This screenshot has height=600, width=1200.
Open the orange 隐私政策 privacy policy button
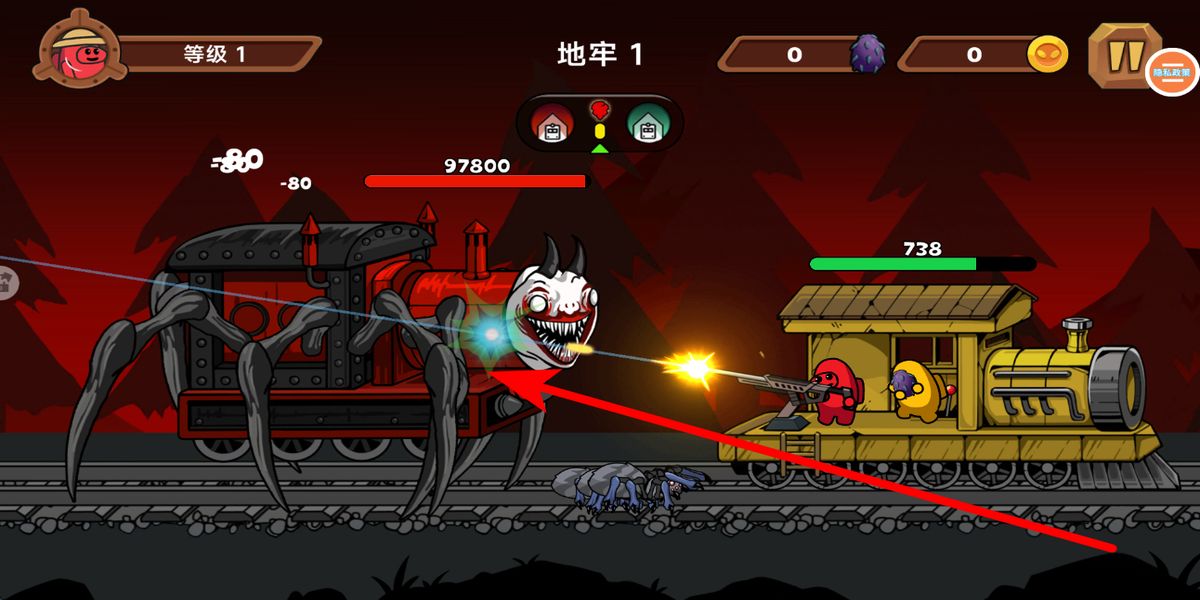pos(1172,72)
